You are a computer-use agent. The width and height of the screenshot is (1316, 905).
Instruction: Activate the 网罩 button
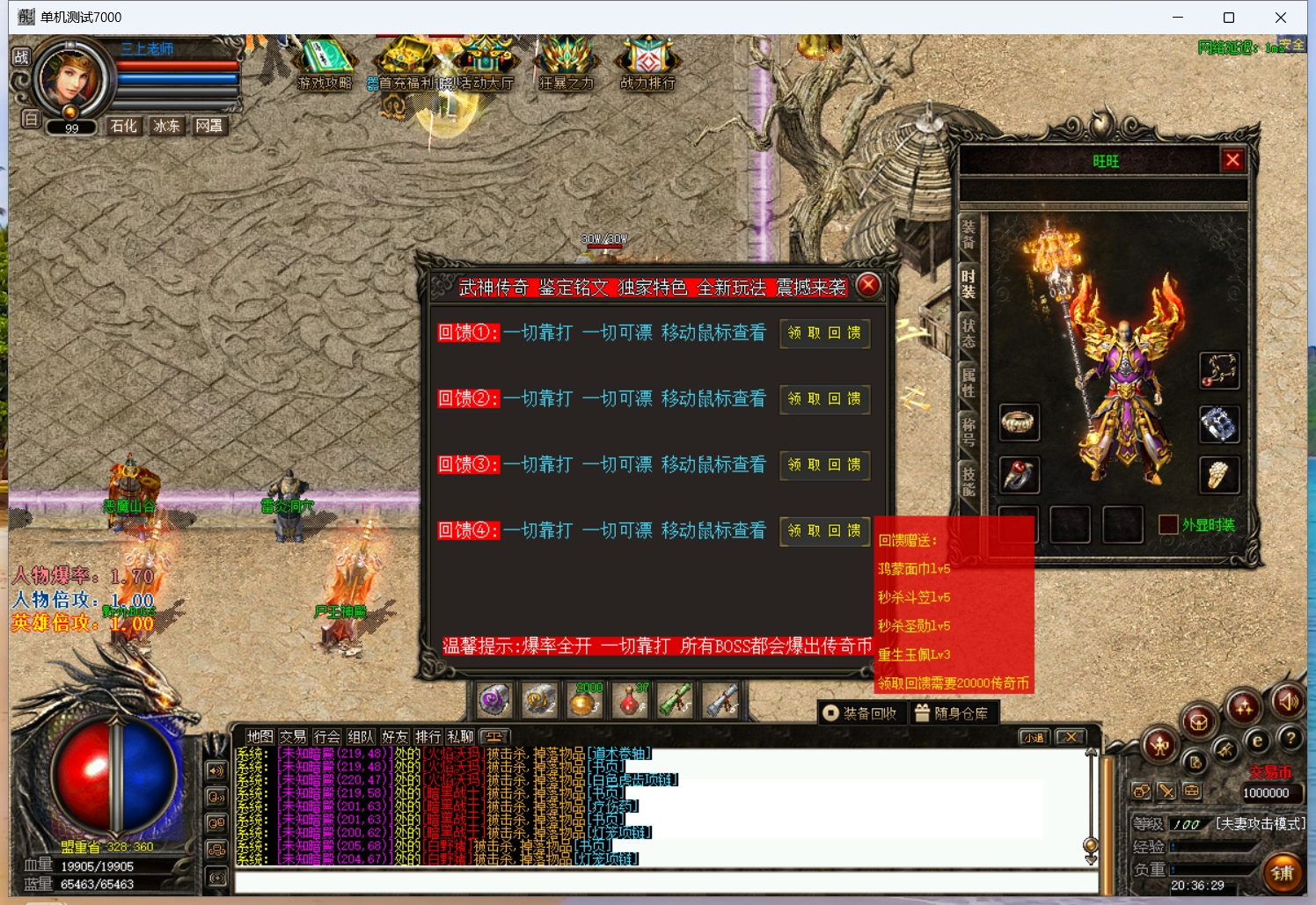click(x=208, y=126)
